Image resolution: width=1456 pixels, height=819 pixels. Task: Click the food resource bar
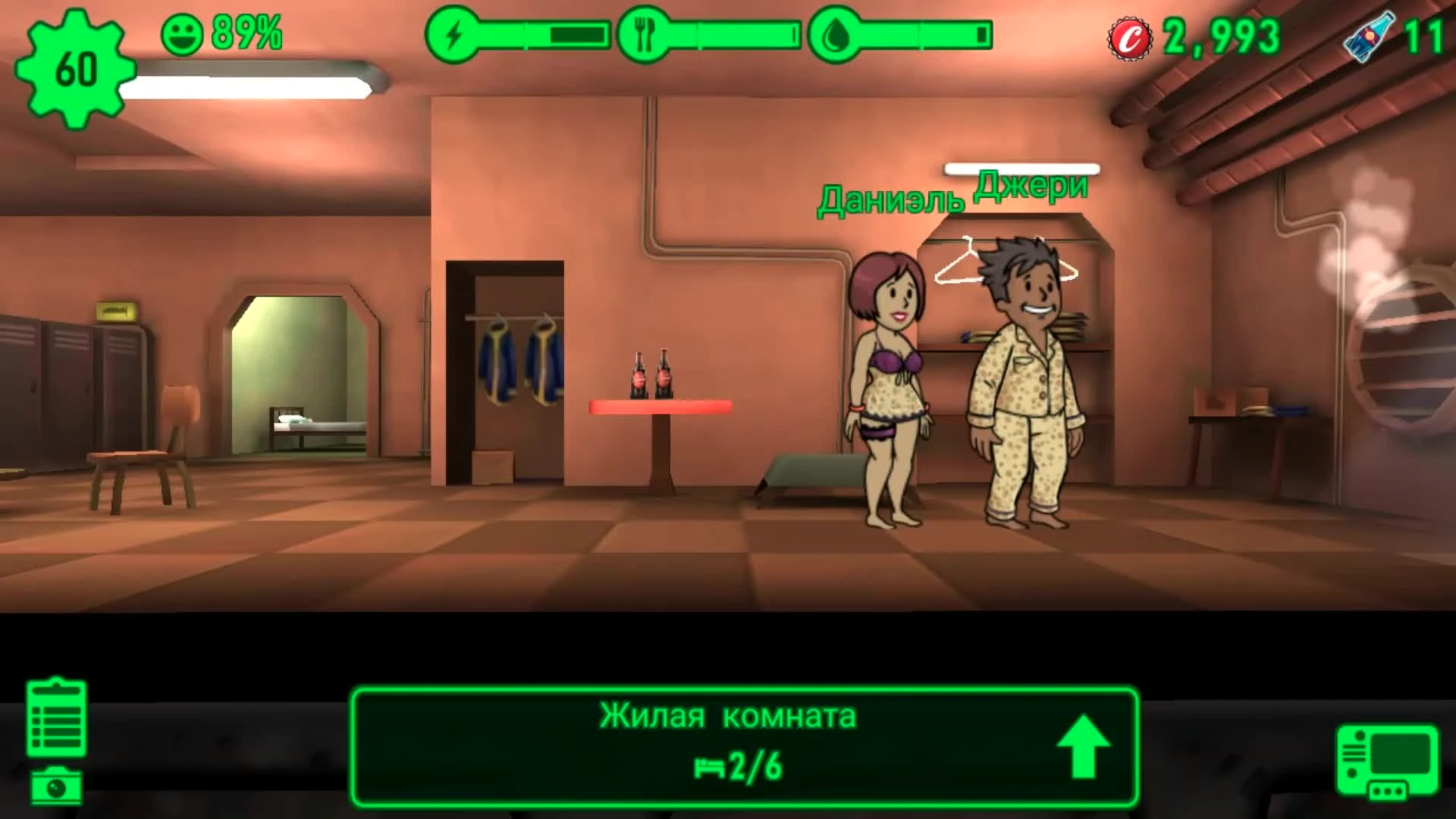coord(732,32)
